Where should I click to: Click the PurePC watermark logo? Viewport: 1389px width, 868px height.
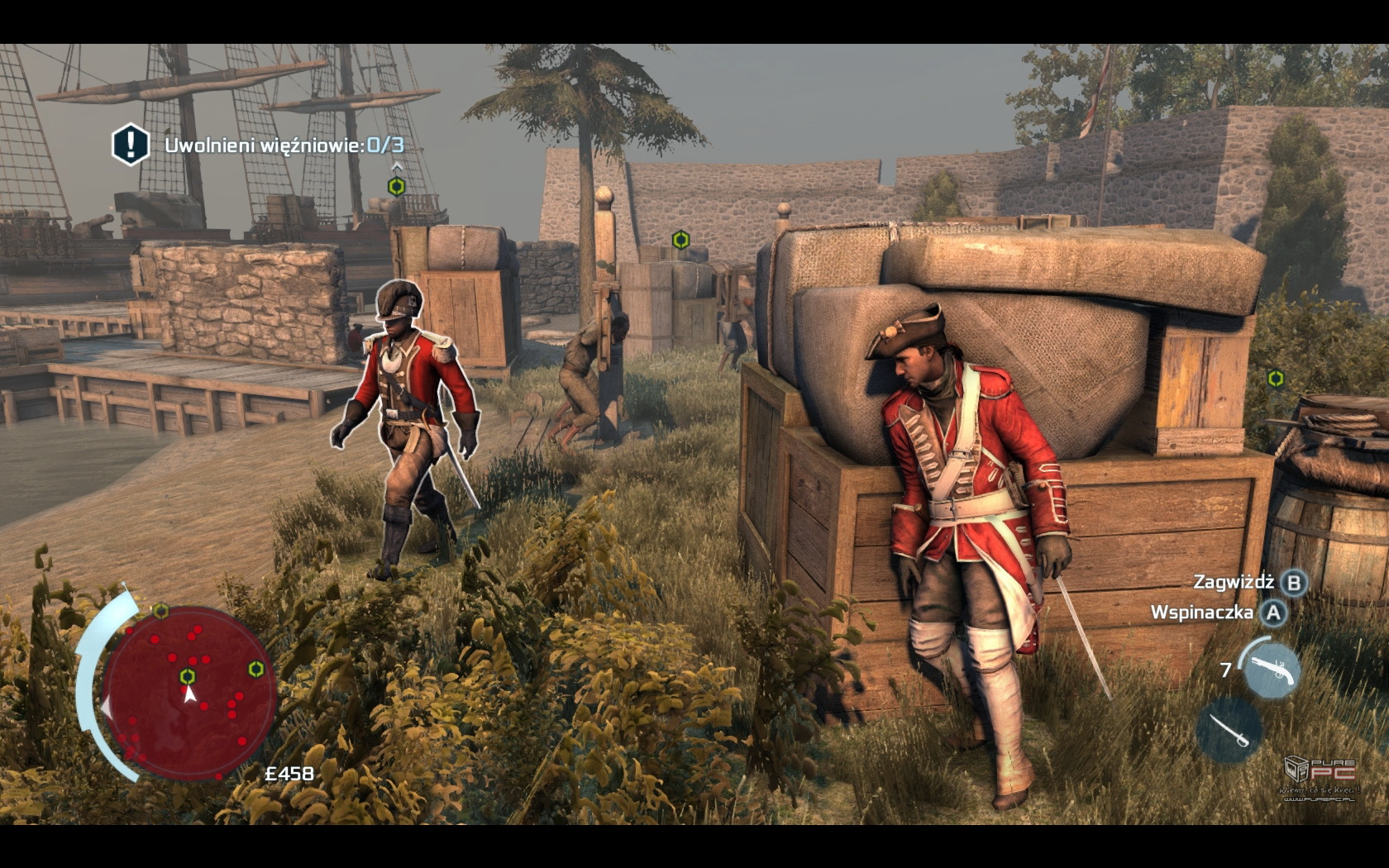coord(1321,776)
